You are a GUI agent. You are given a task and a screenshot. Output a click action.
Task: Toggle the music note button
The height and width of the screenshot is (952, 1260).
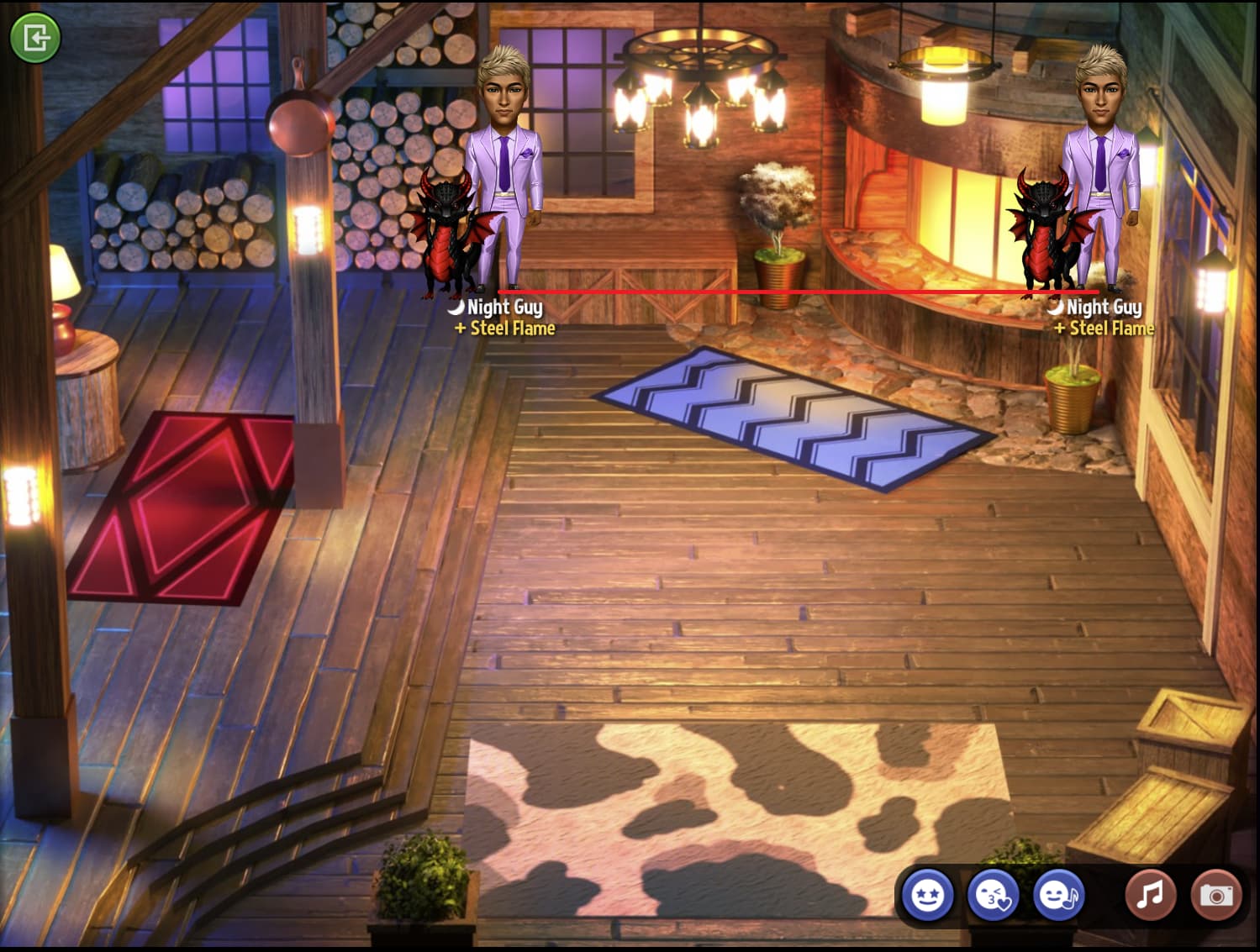coord(1150,895)
